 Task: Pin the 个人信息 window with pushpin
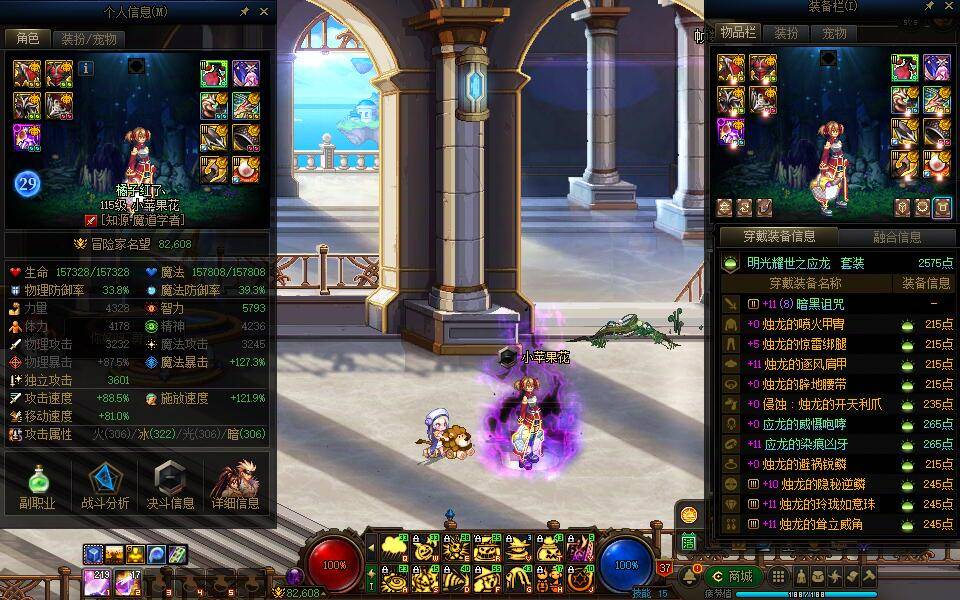click(x=245, y=11)
